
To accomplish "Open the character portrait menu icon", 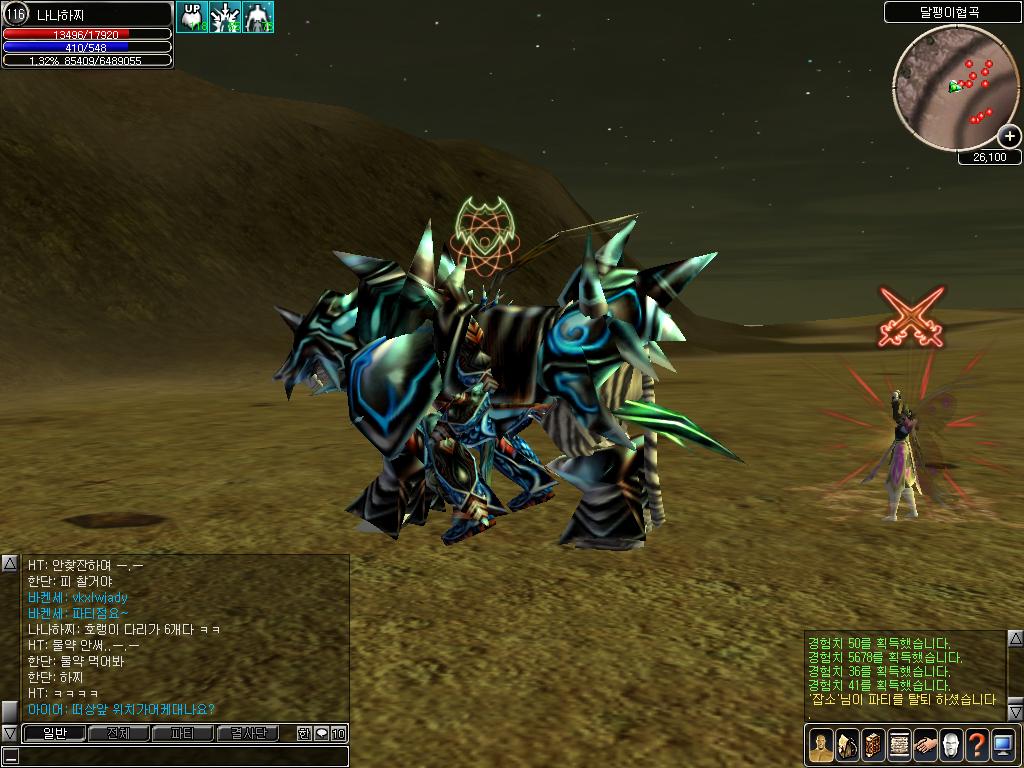I will (821, 745).
